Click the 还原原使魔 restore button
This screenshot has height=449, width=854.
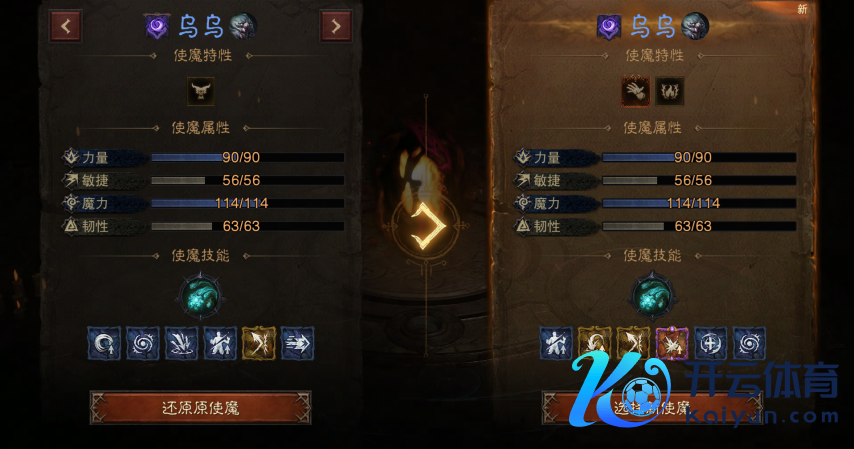[200, 407]
